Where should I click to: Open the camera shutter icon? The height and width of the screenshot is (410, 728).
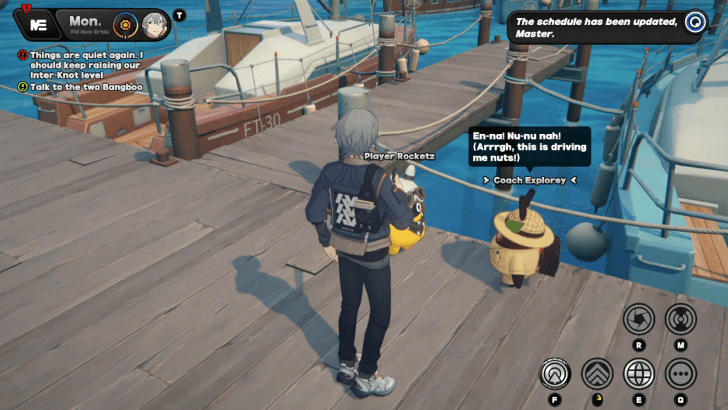pos(639,319)
